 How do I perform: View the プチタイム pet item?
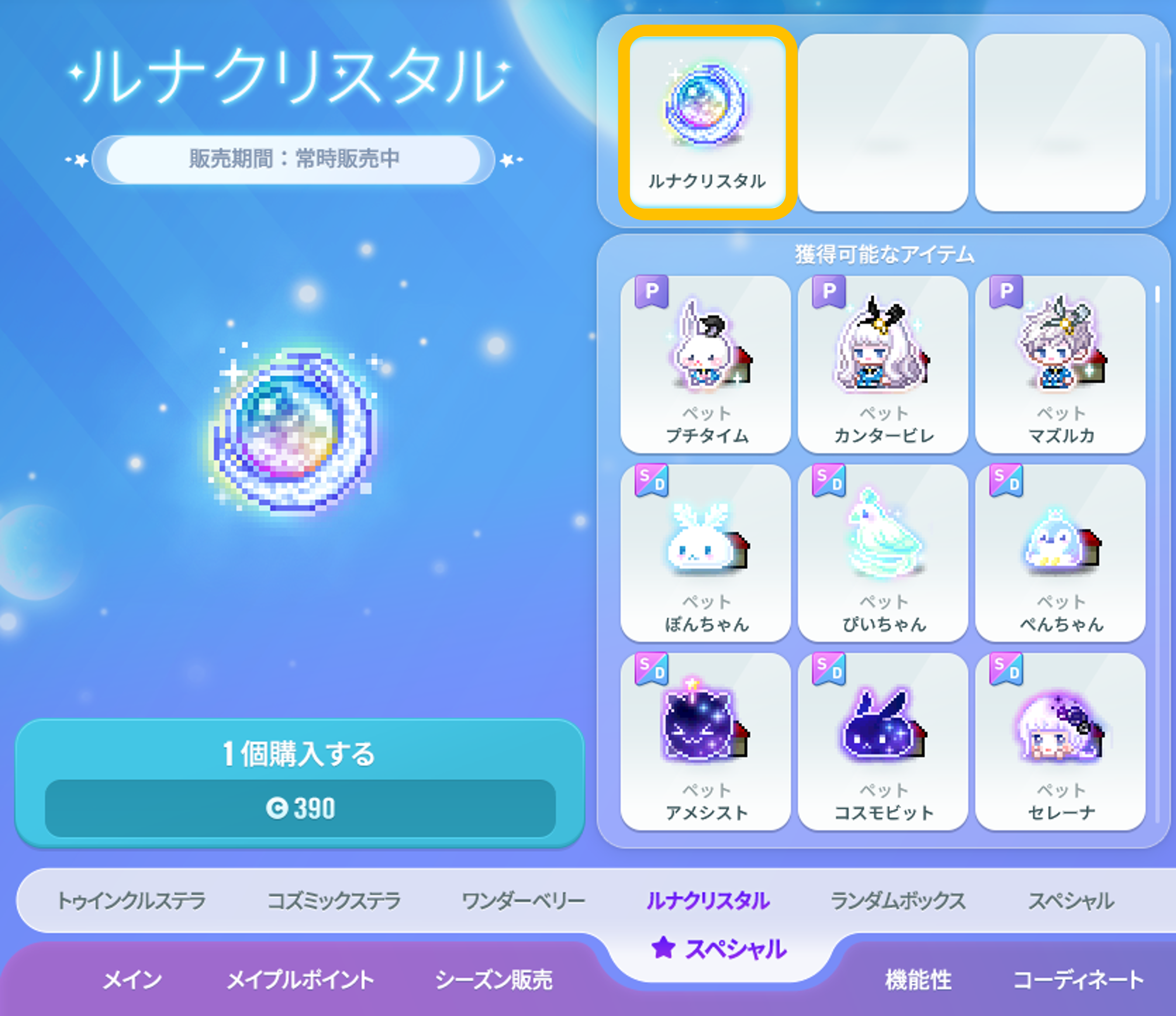pyautogui.click(x=706, y=365)
